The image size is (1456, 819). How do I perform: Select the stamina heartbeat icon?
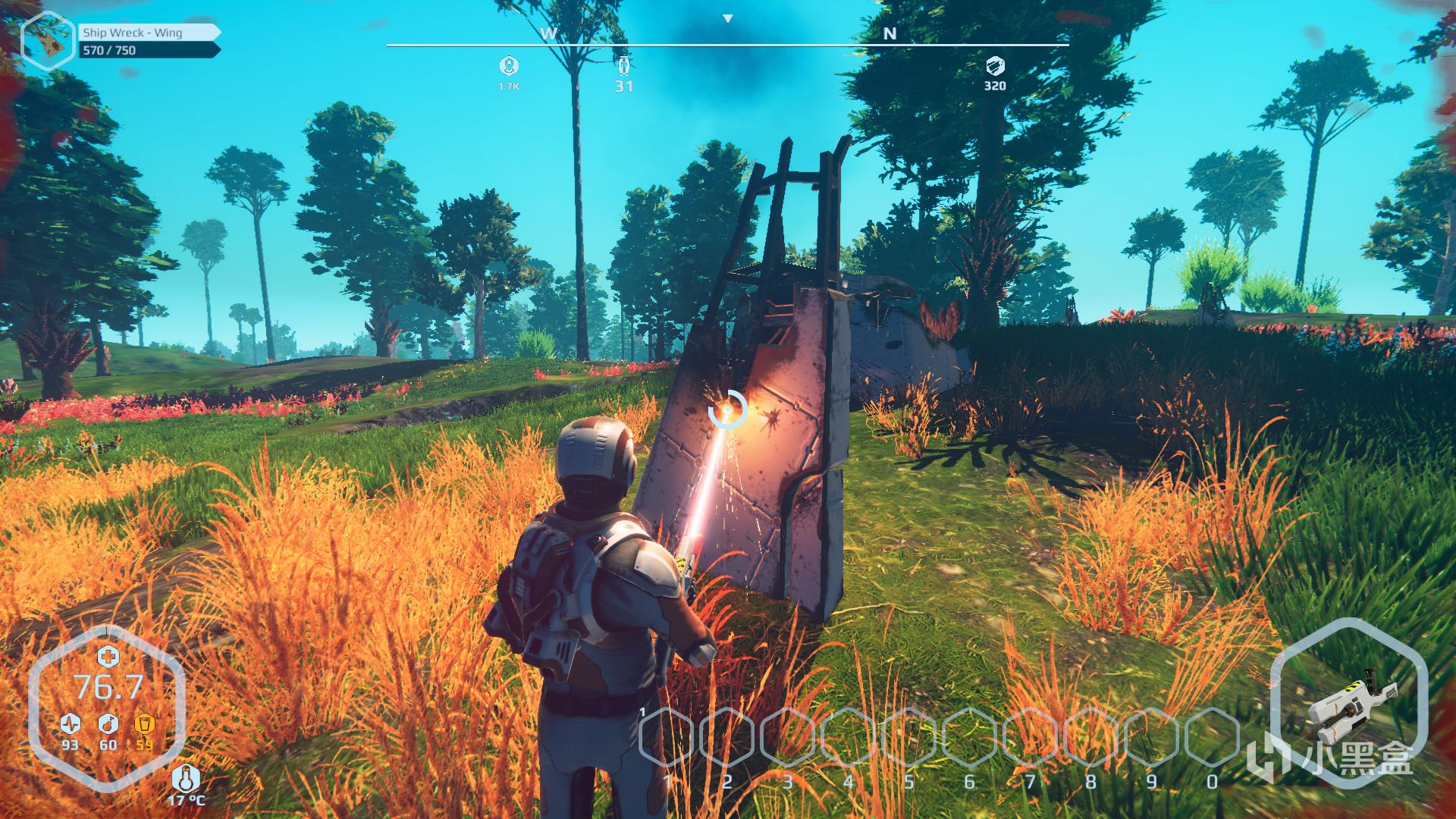[71, 722]
